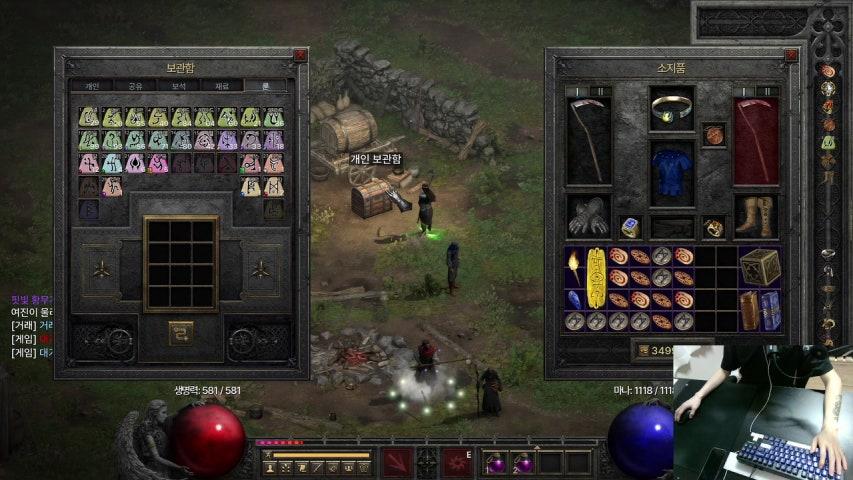Switch to the 개인 stash tab
This screenshot has width=853, height=480.
tap(92, 86)
